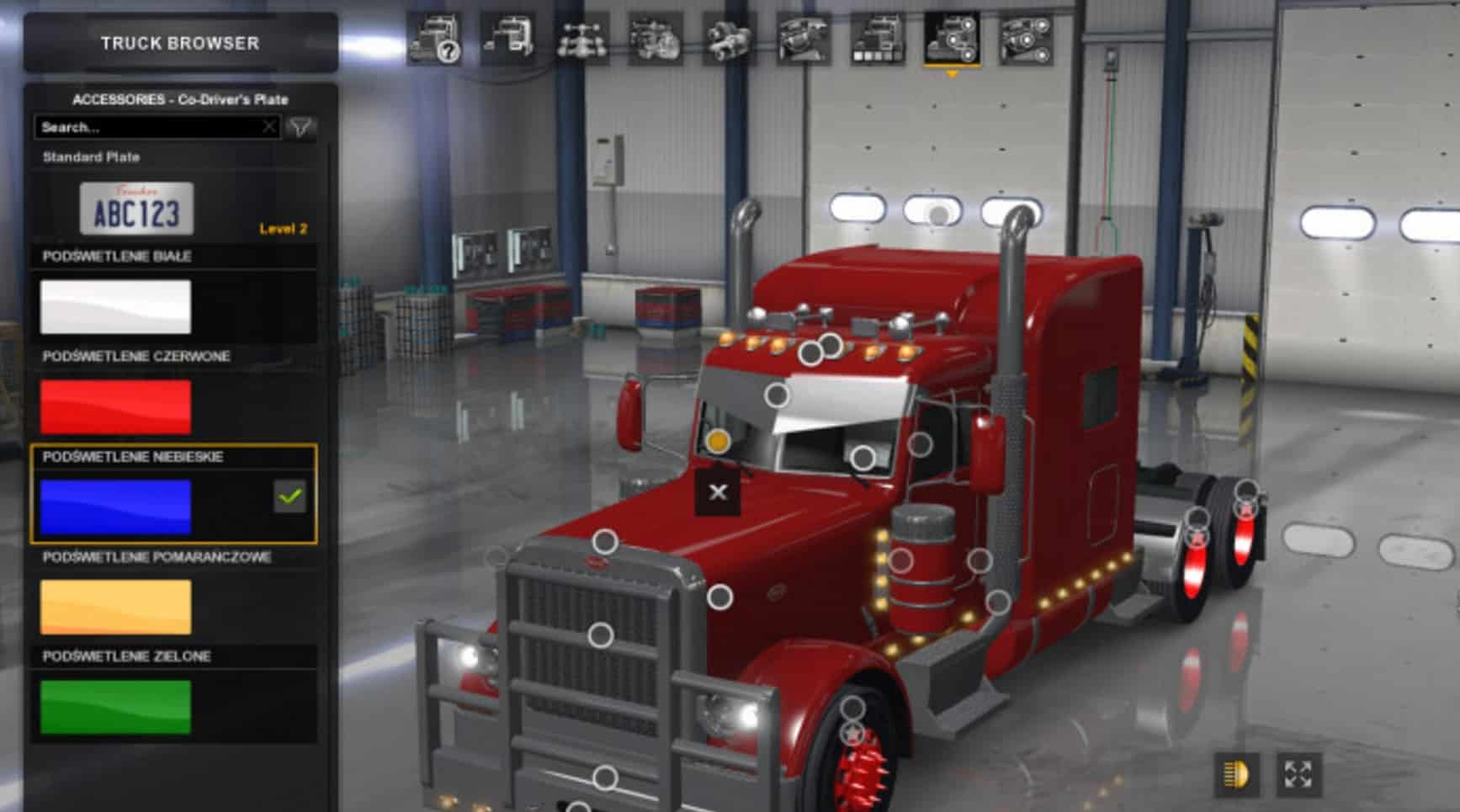This screenshot has width=1460, height=812.
Task: Close the black X marker on the truck
Action: (x=718, y=492)
